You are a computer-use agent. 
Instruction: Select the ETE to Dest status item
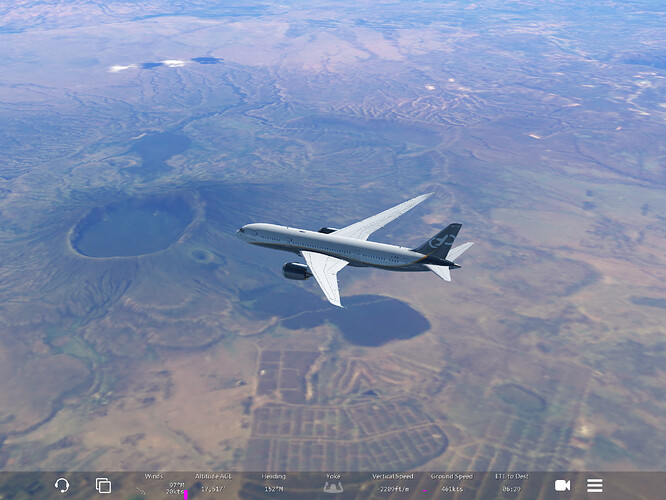pyautogui.click(x=511, y=484)
